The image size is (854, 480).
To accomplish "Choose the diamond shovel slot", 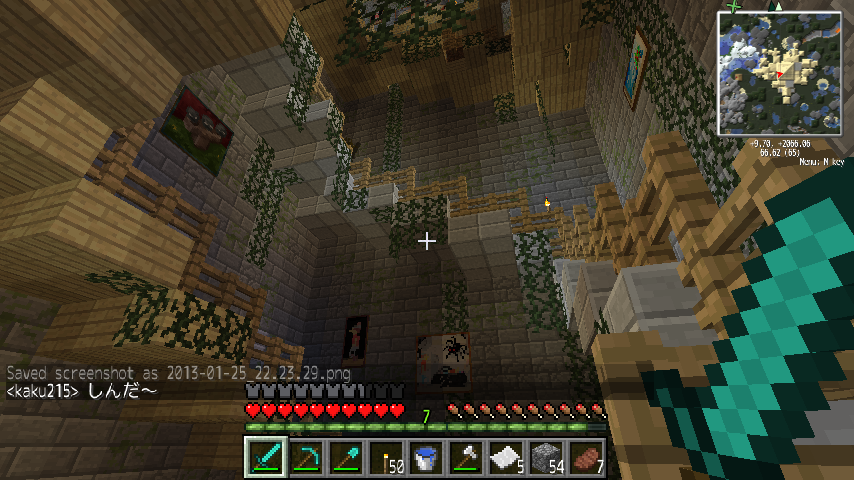I will point(346,457).
